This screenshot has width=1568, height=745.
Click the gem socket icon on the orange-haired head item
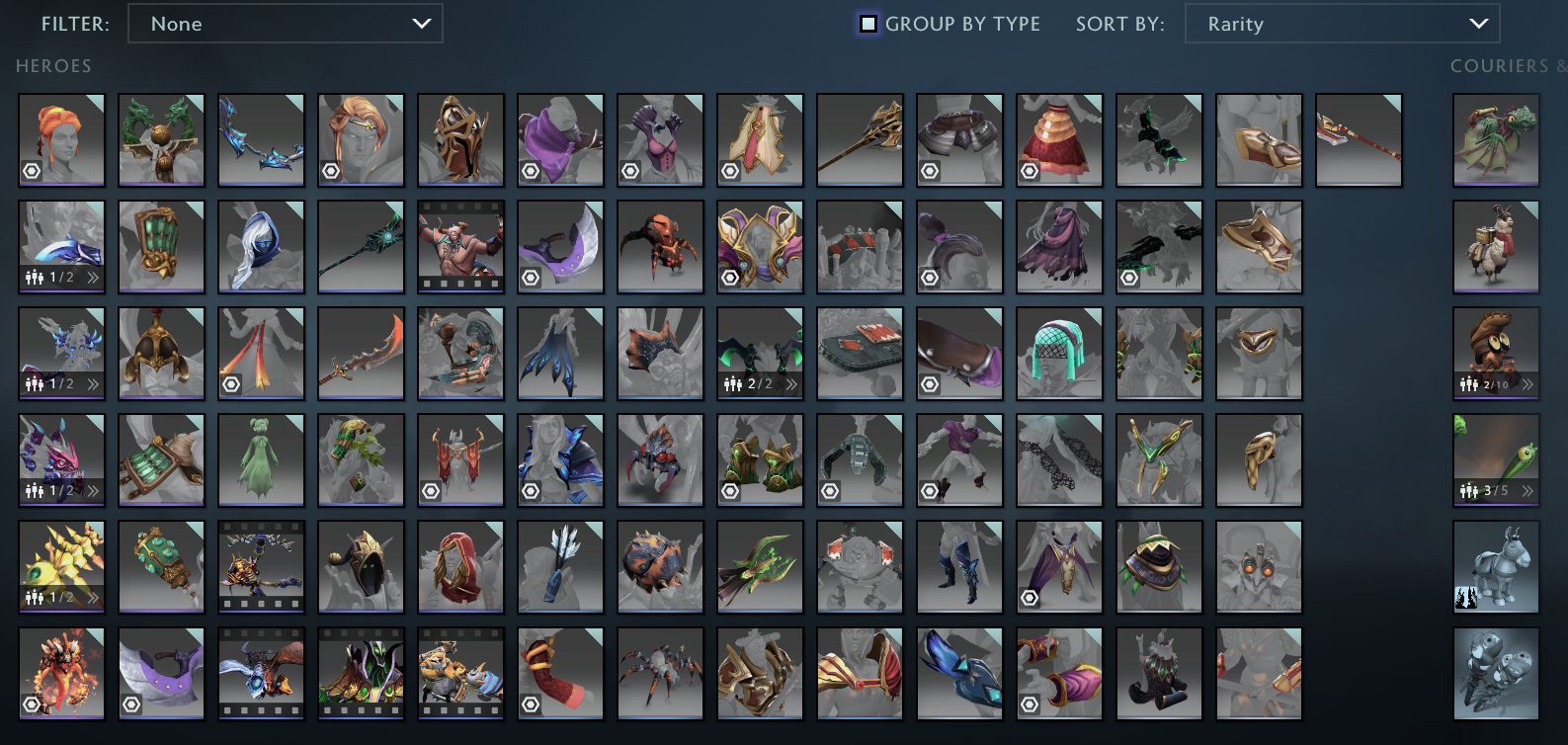pos(32,171)
